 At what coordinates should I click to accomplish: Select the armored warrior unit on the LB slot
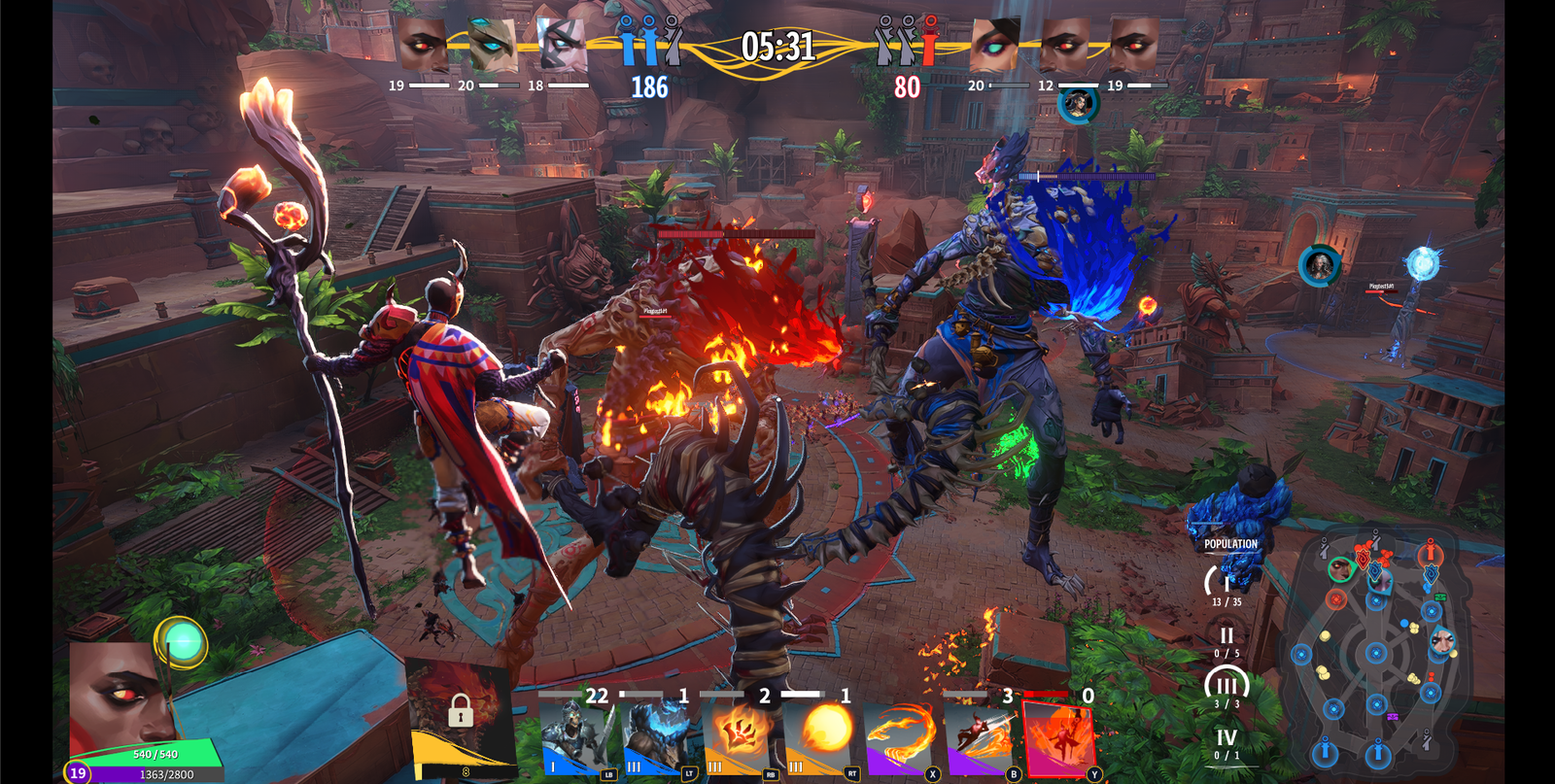575,738
